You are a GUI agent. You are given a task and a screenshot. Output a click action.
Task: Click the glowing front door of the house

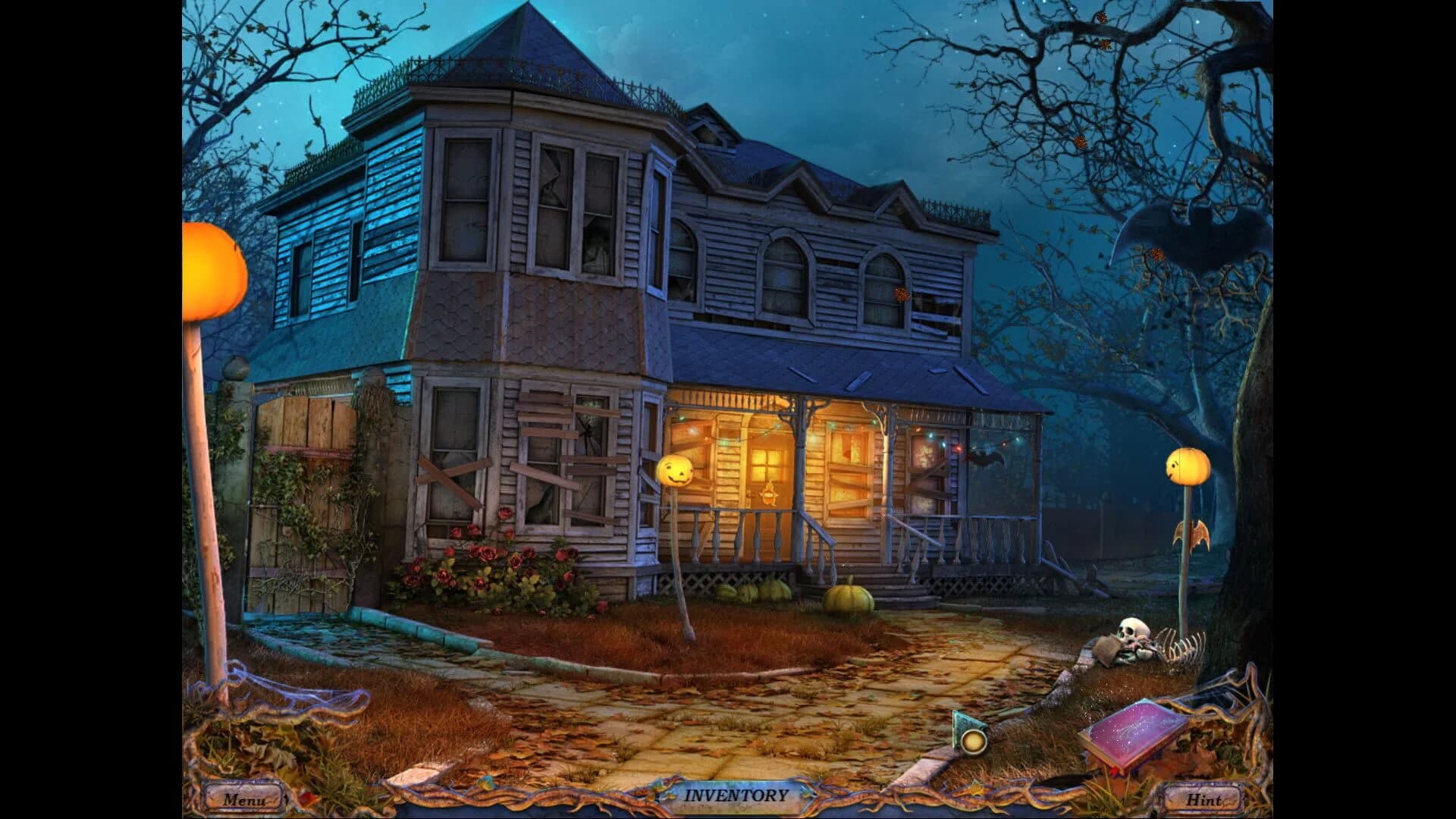point(768,478)
